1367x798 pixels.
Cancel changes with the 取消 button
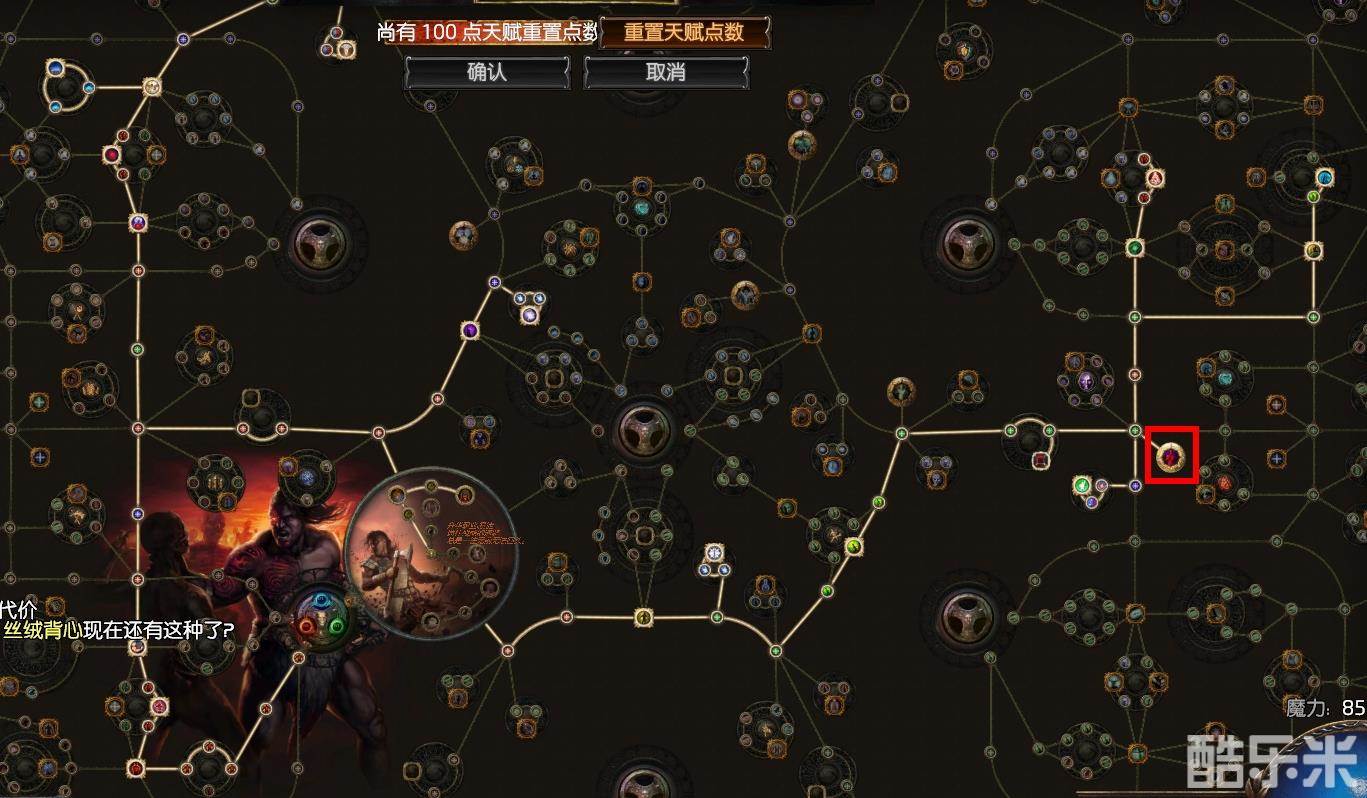click(665, 73)
